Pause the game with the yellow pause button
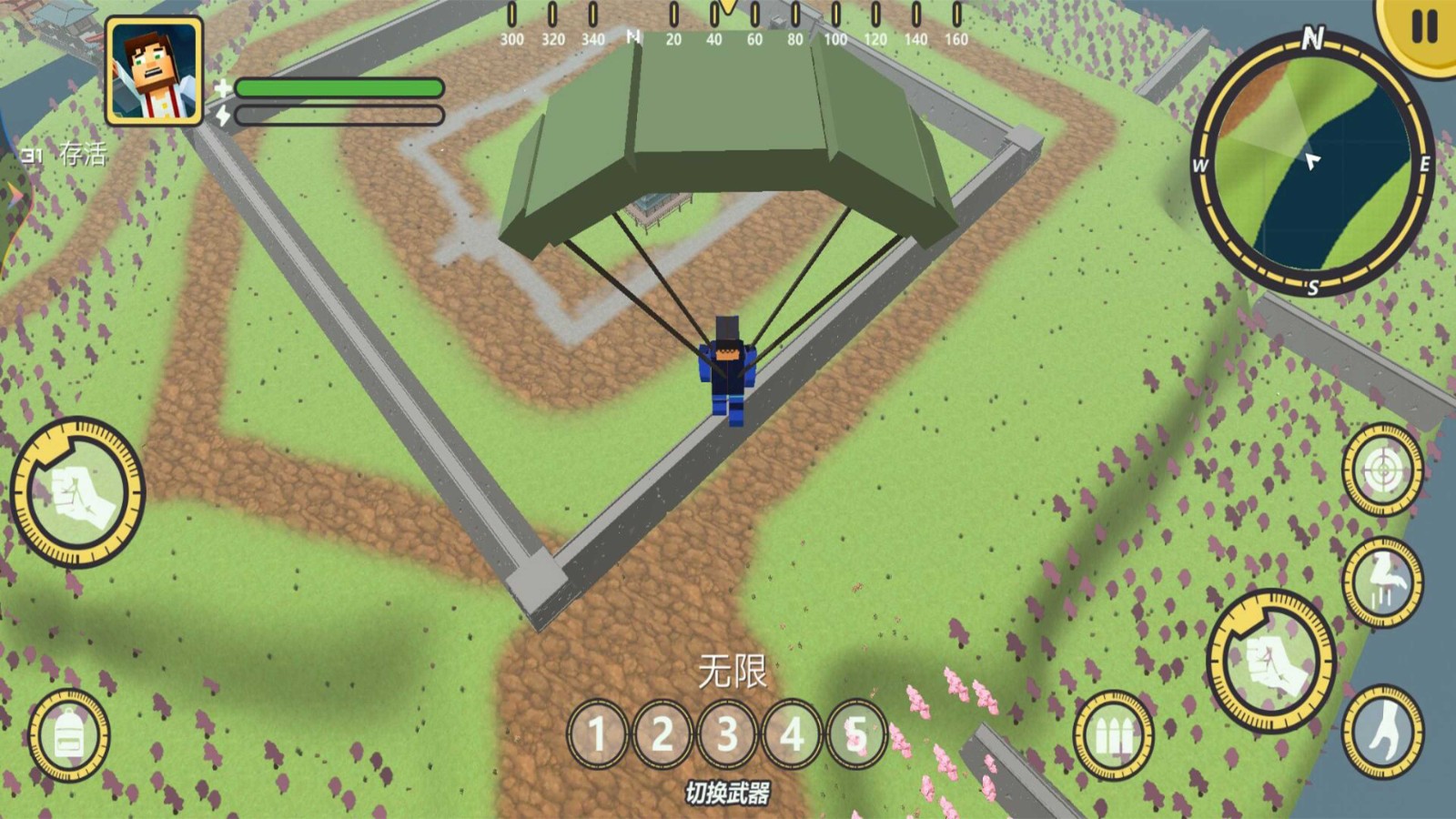This screenshot has height=819, width=1456. [1422, 28]
